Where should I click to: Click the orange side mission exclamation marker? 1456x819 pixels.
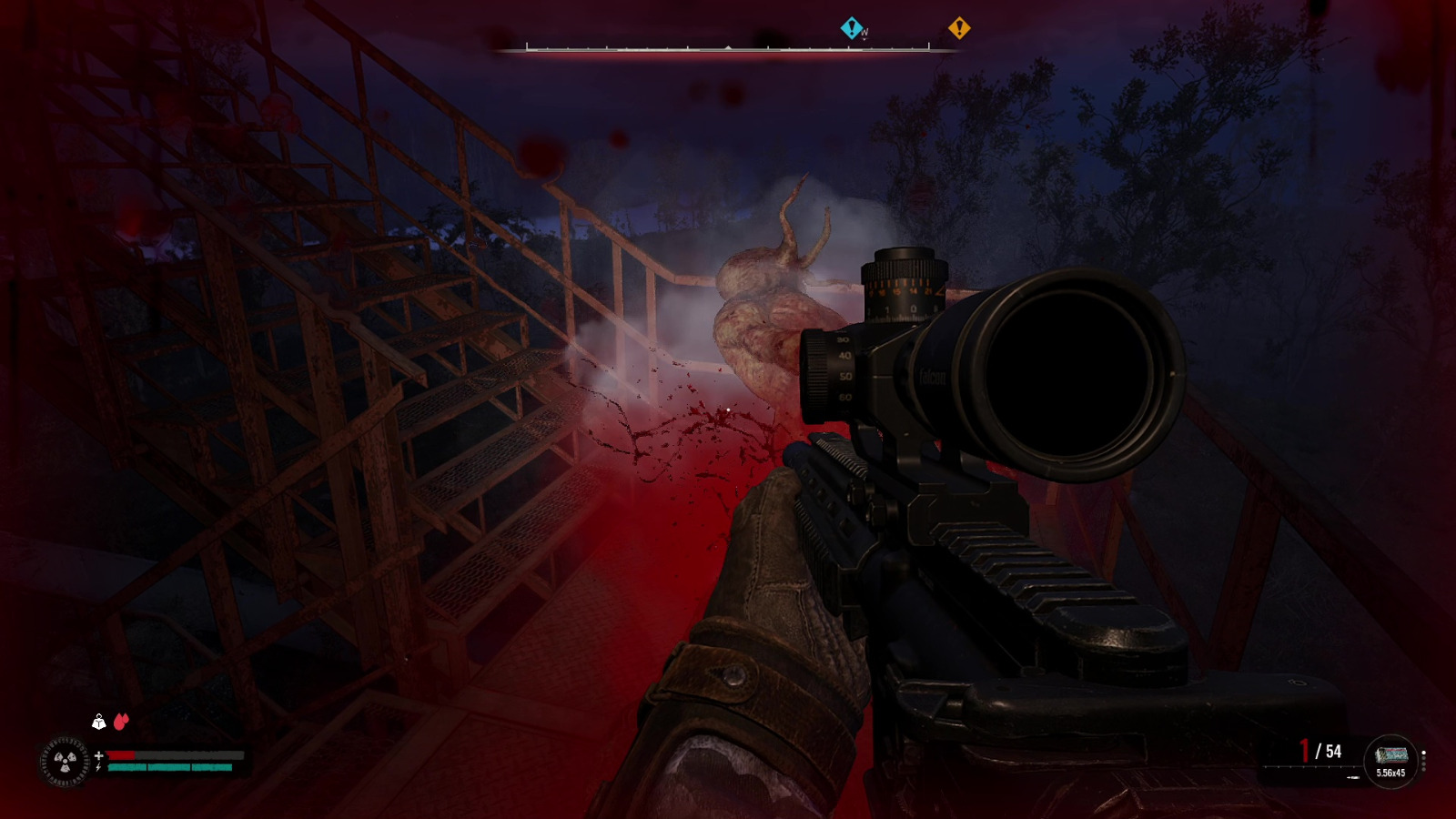click(x=962, y=28)
